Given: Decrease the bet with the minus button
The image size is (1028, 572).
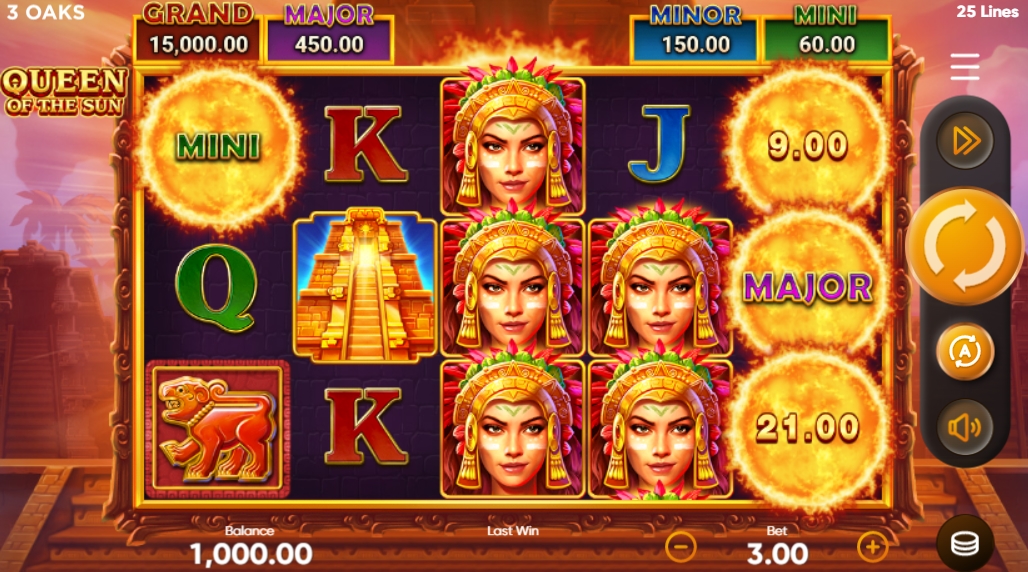Looking at the screenshot, I should 681,546.
